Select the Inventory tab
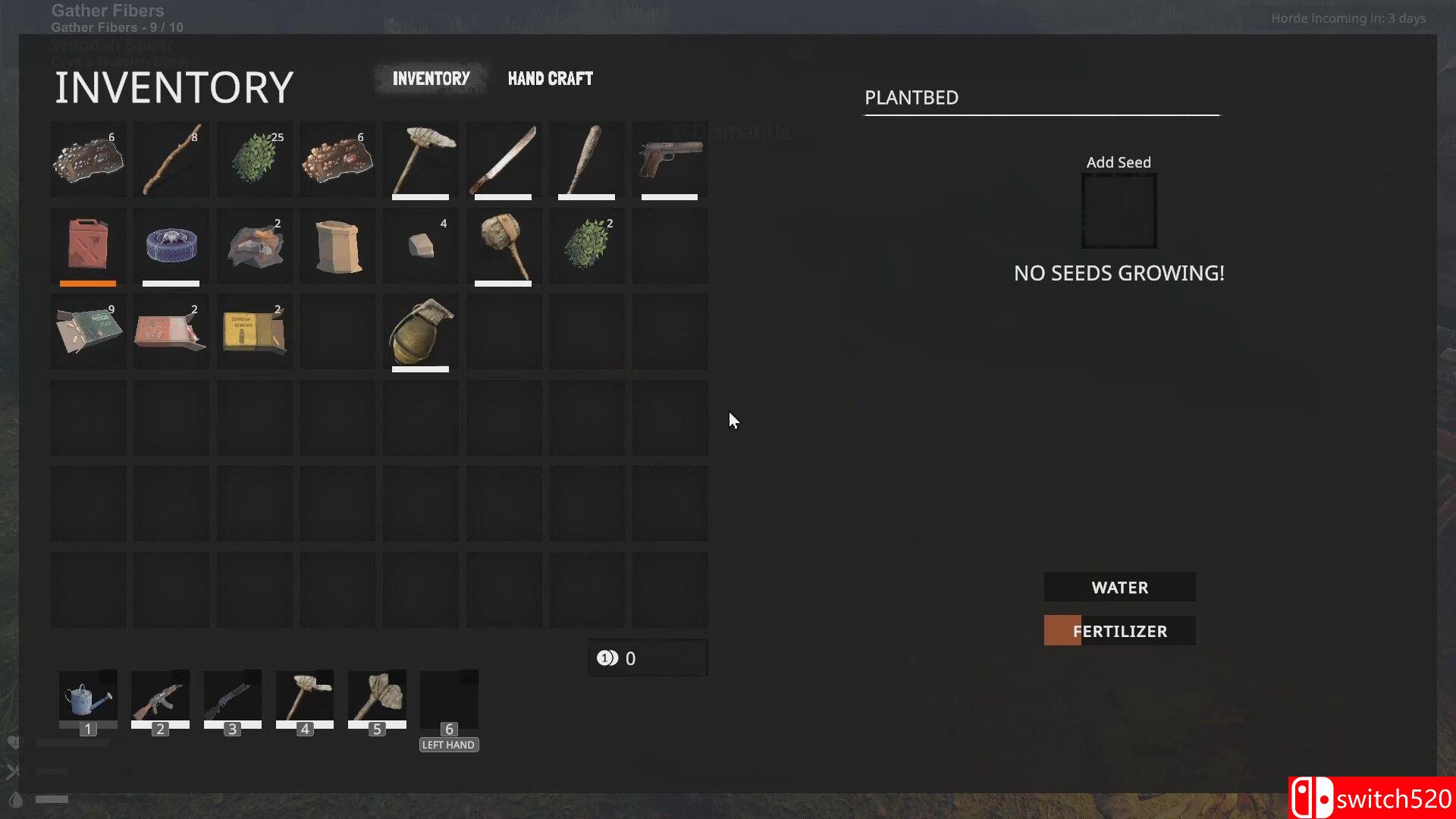The height and width of the screenshot is (819, 1456). click(431, 79)
